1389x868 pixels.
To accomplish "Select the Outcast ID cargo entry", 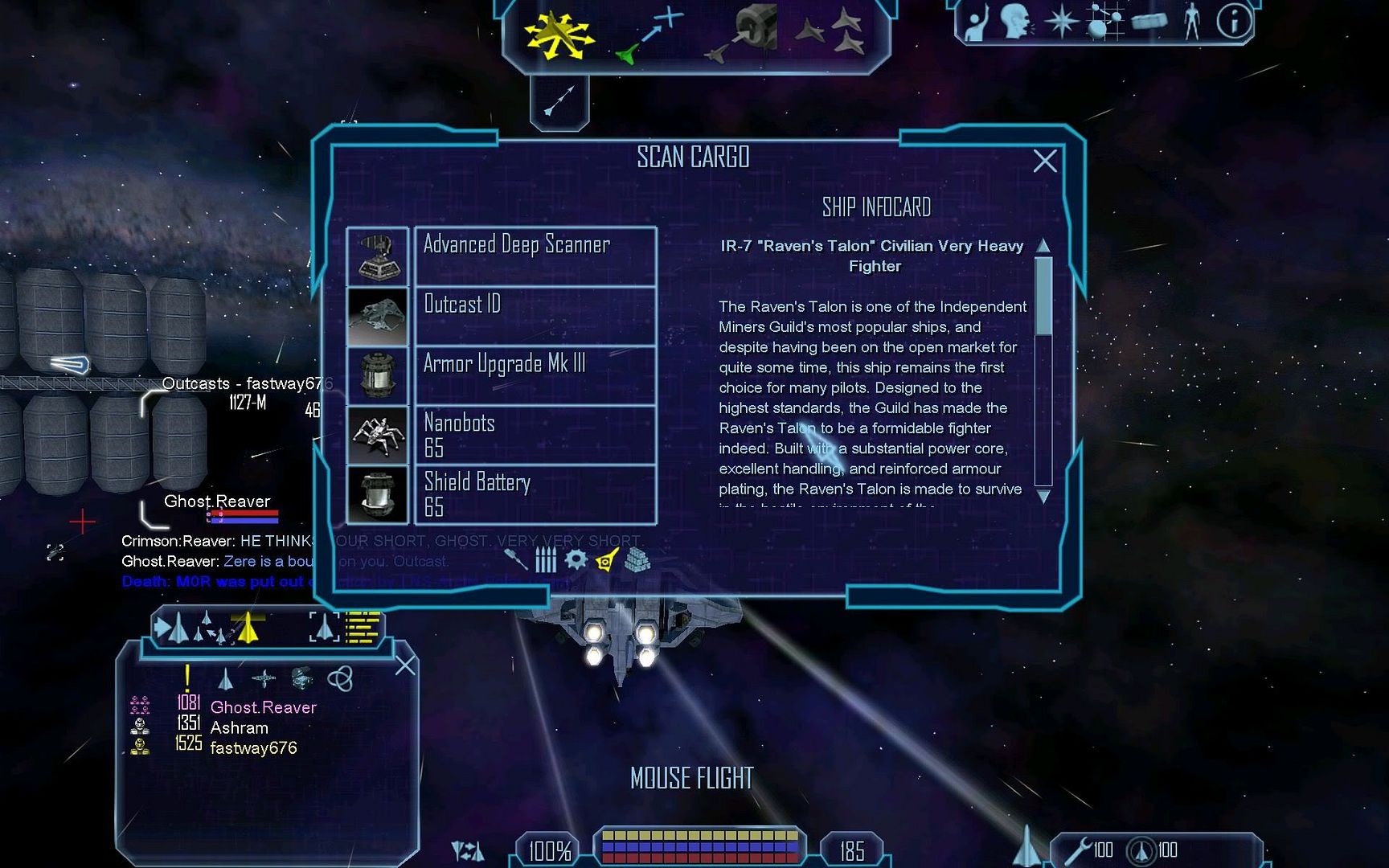I will tap(535, 316).
